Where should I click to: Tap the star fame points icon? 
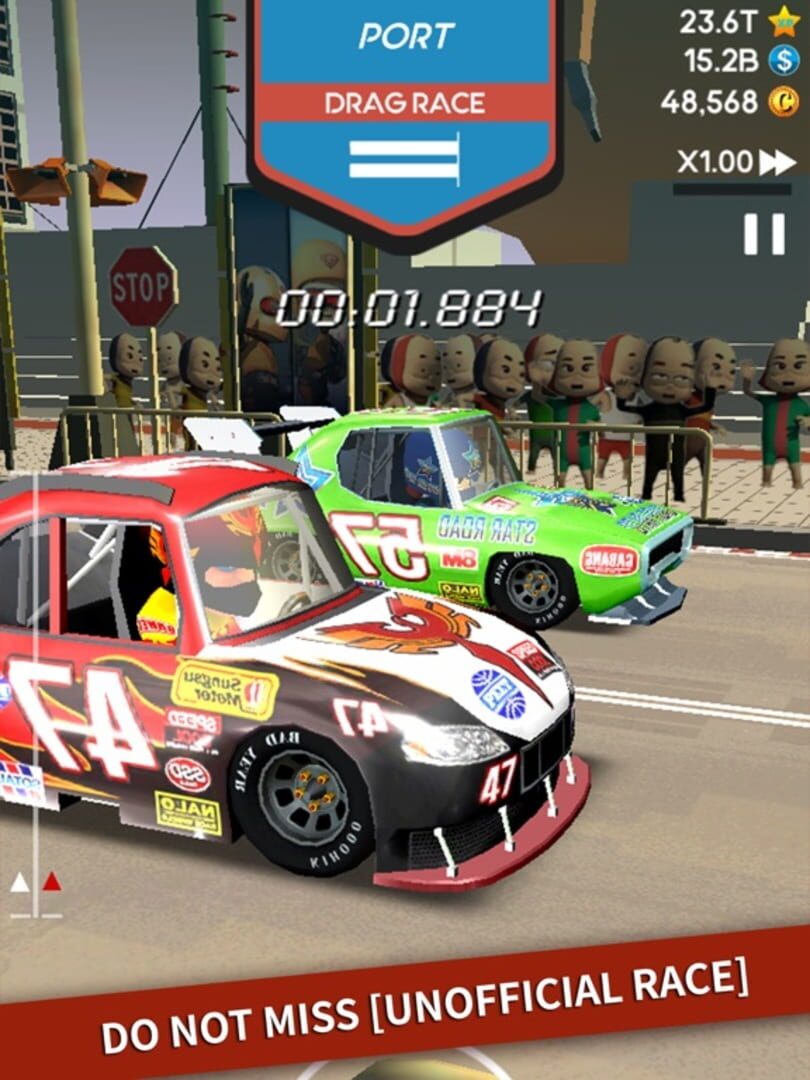coord(783,20)
